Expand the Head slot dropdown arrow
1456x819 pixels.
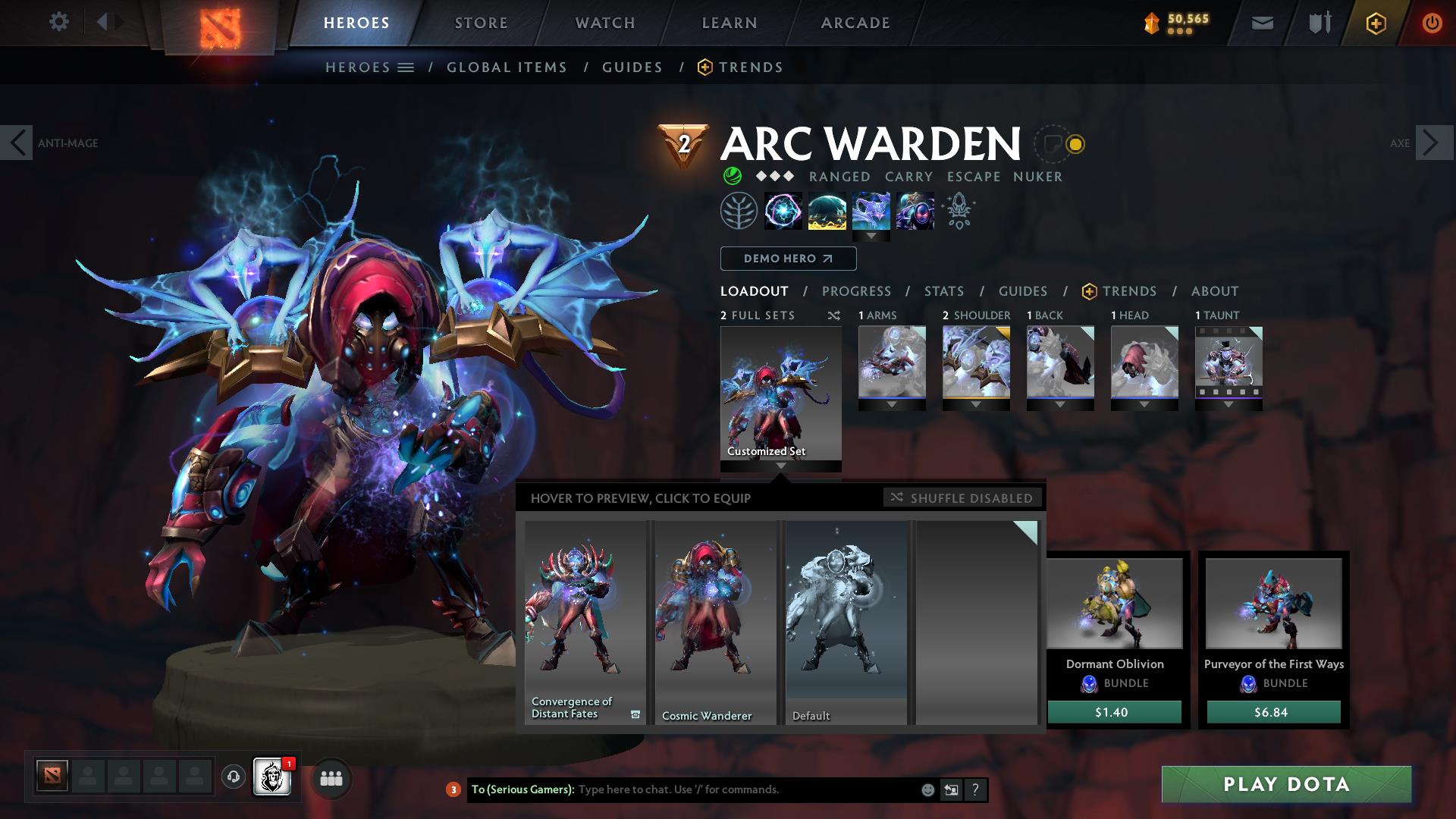click(1144, 404)
